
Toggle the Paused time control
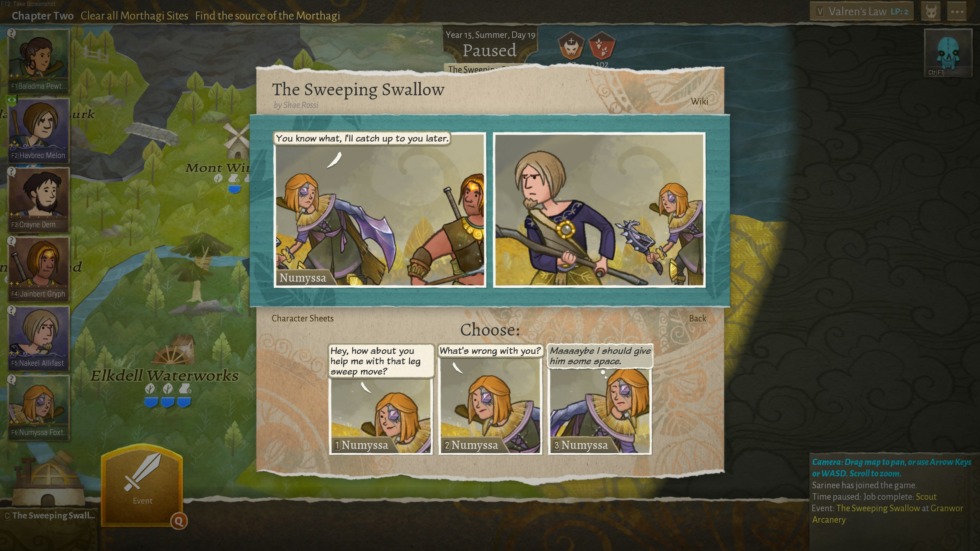(x=489, y=50)
